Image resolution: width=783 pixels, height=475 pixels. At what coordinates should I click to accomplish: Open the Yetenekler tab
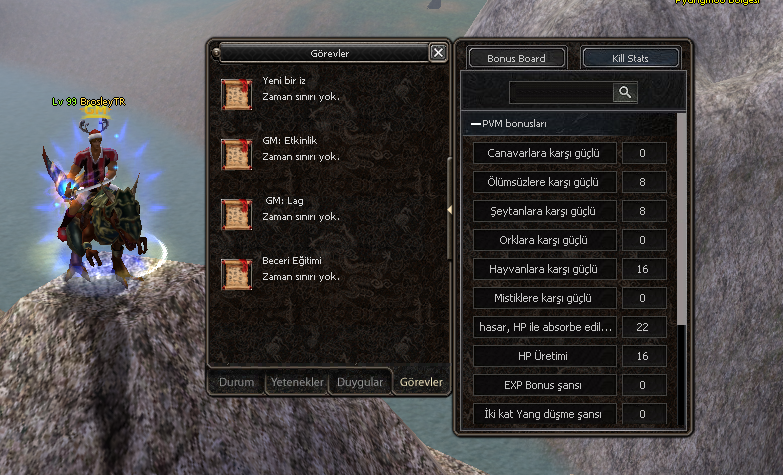(297, 382)
